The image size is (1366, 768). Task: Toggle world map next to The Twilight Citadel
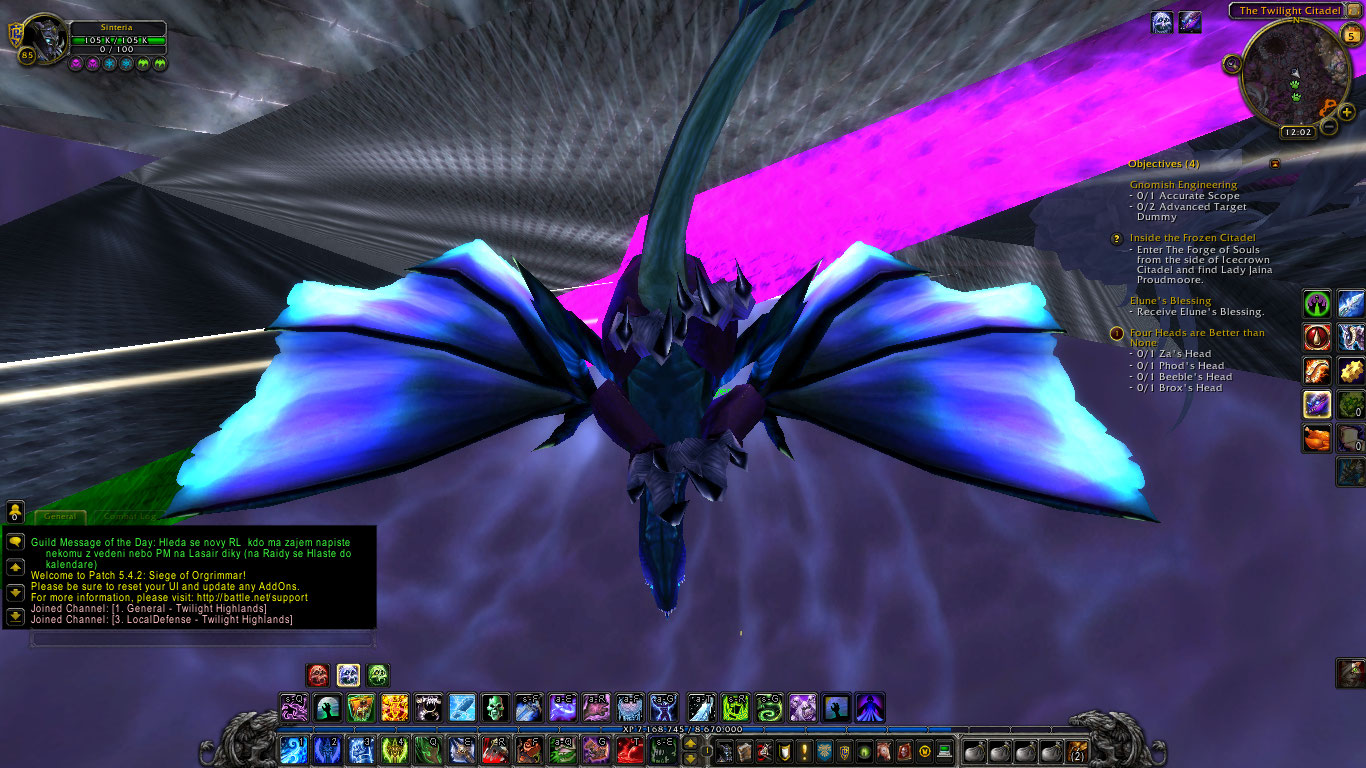(x=1353, y=10)
